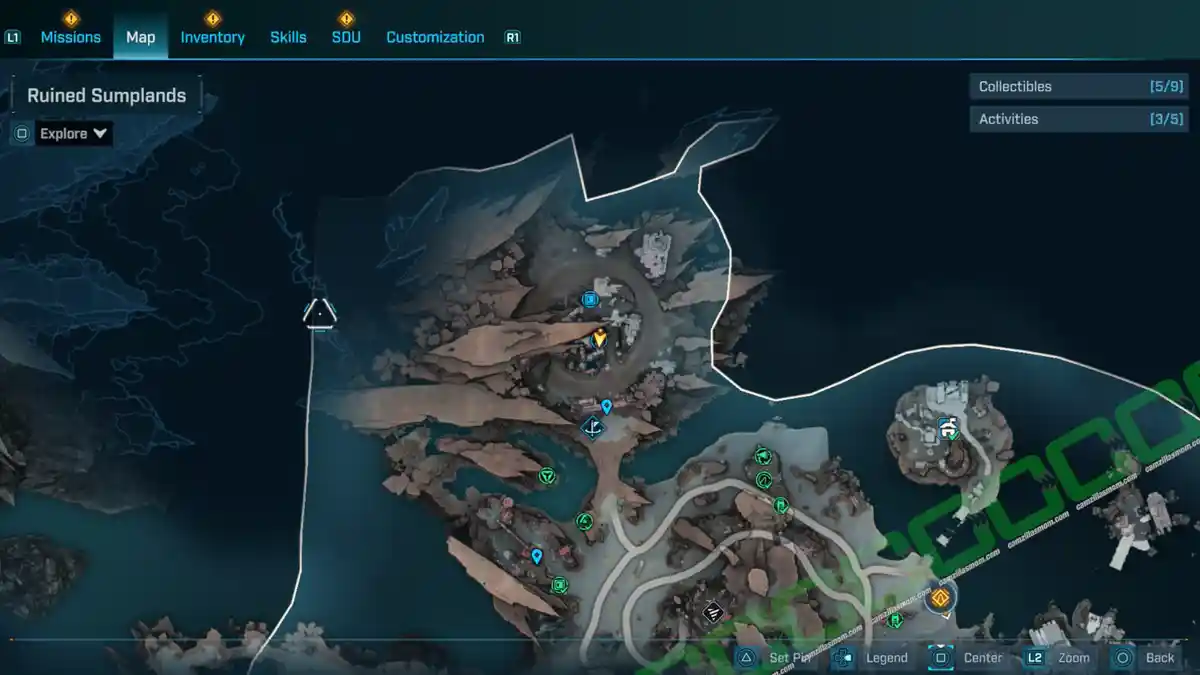This screenshot has height=675, width=1200.
Task: Select the blue diamond flag marker
Action: point(593,429)
